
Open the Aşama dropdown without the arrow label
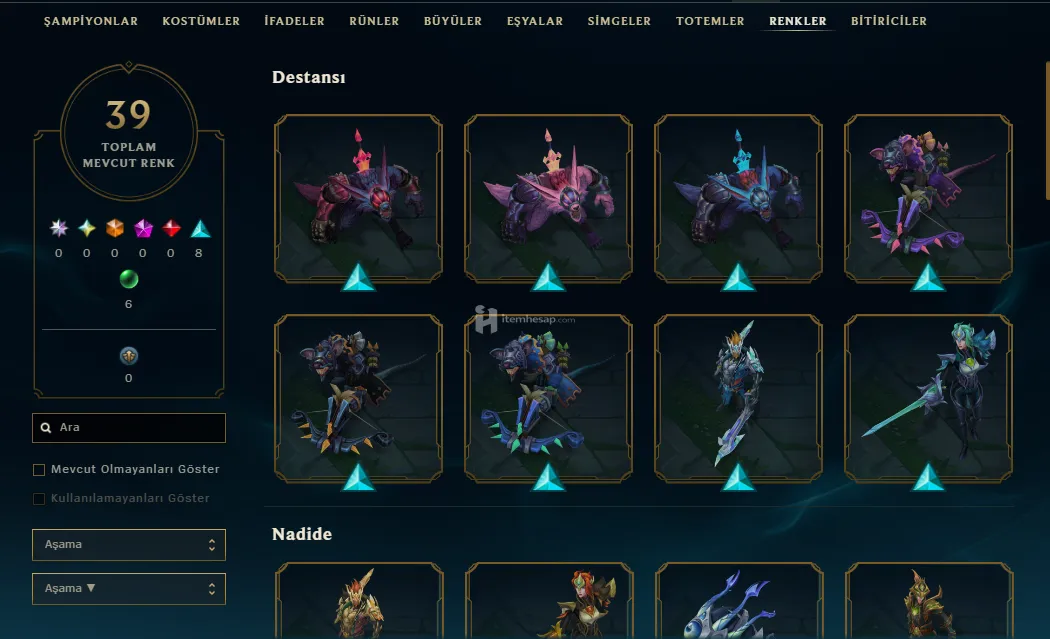(129, 545)
